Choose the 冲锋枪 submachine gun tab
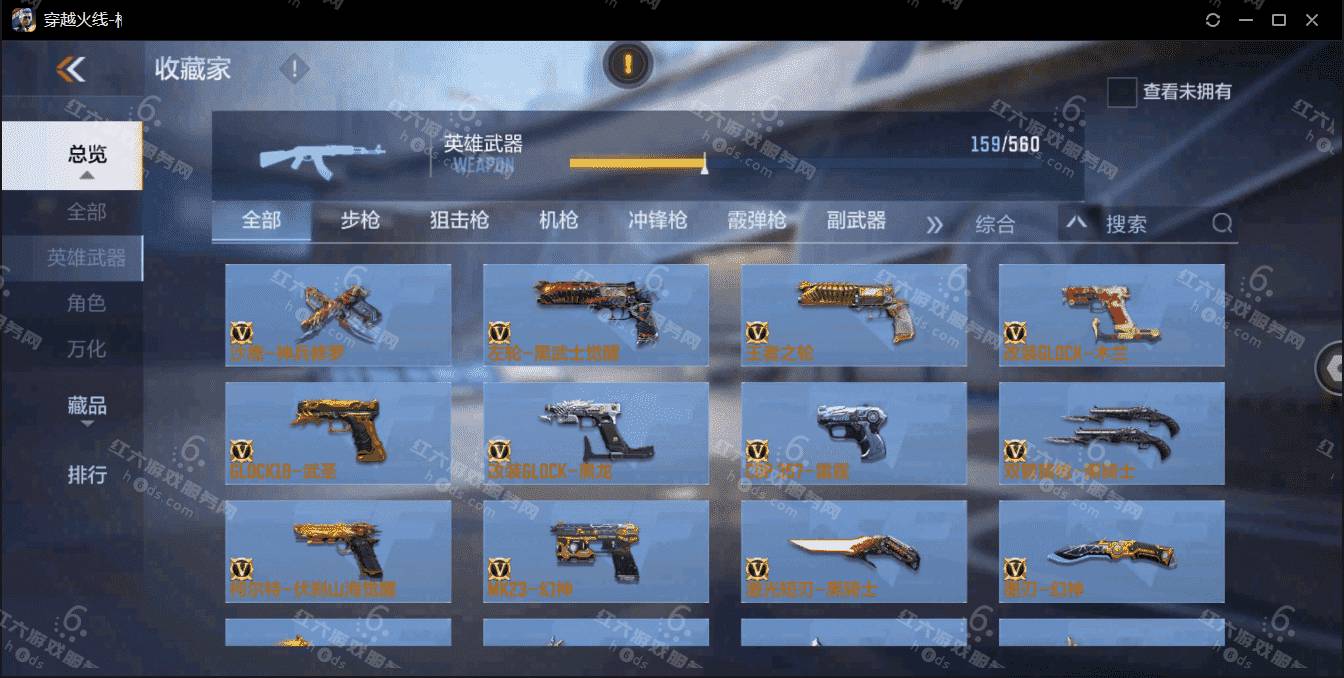The image size is (1344, 678). point(657,221)
